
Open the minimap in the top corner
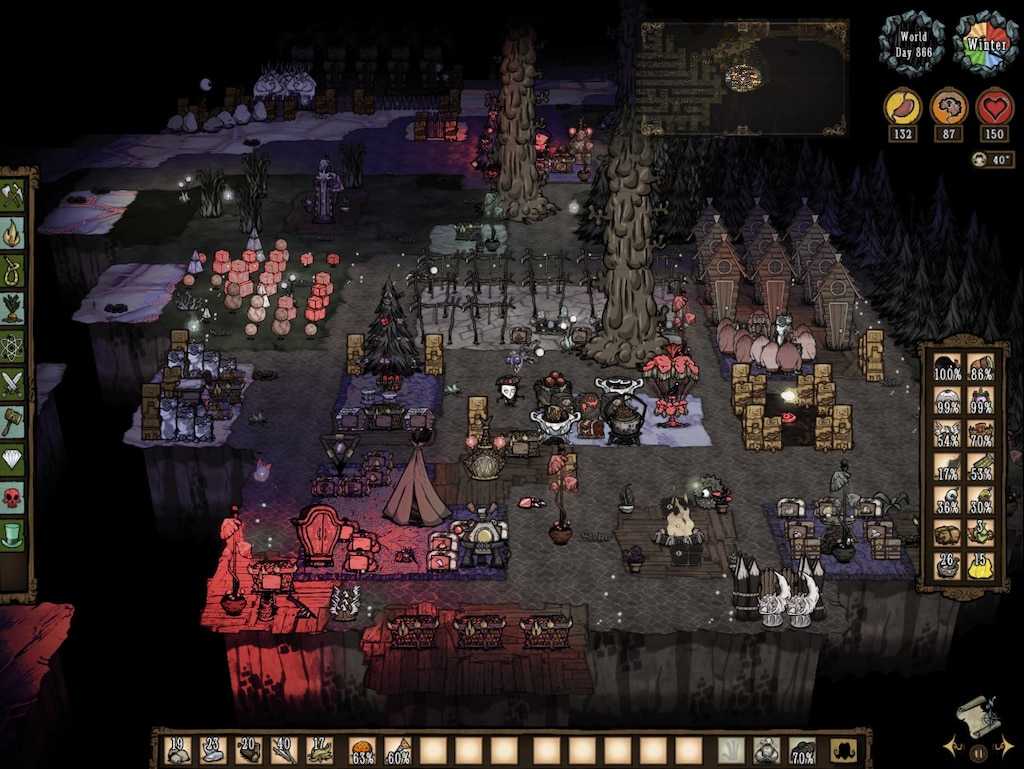click(743, 78)
